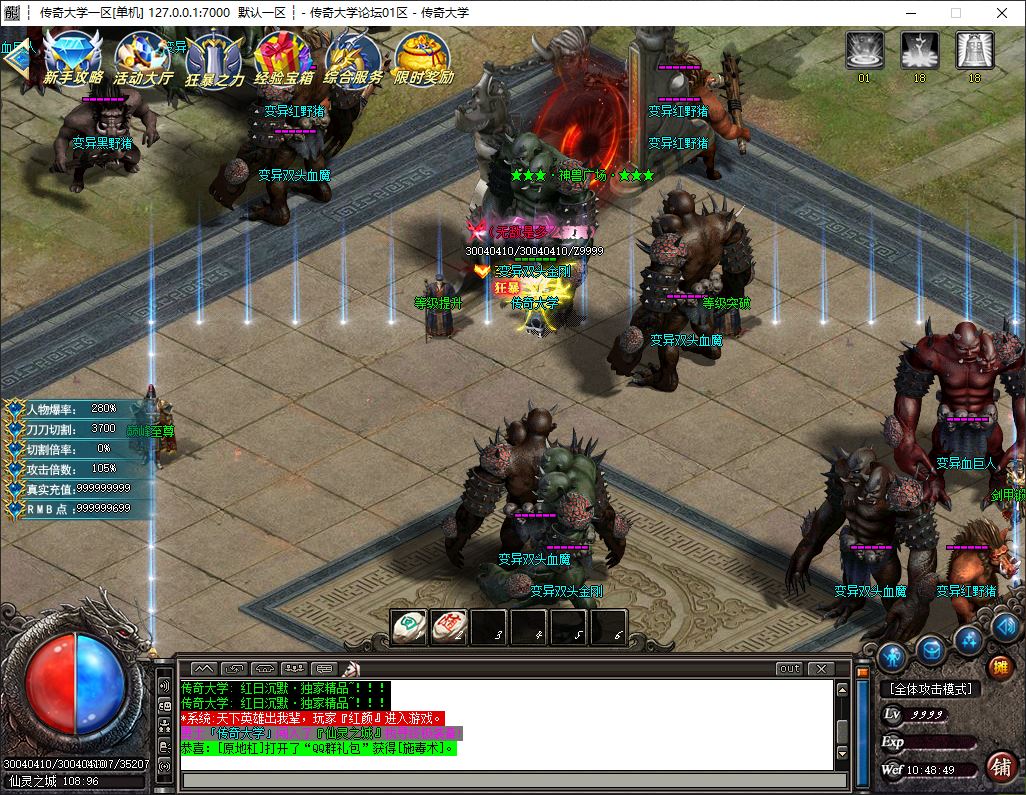The width and height of the screenshot is (1026, 795).
Task: Toggle the 全体攻击模式 attack mode label
Action: 930,689
